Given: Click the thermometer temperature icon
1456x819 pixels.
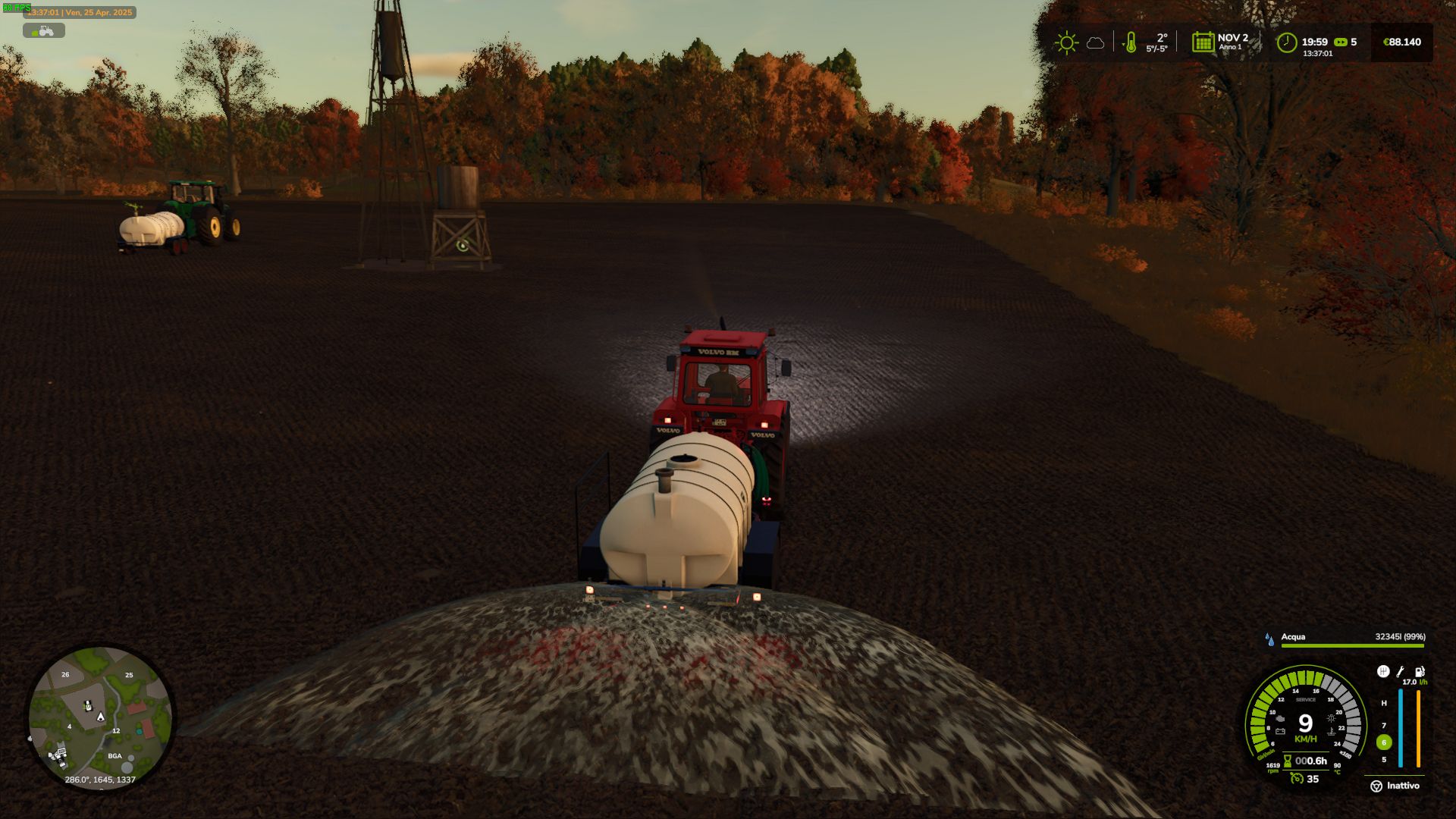Looking at the screenshot, I should (1130, 42).
